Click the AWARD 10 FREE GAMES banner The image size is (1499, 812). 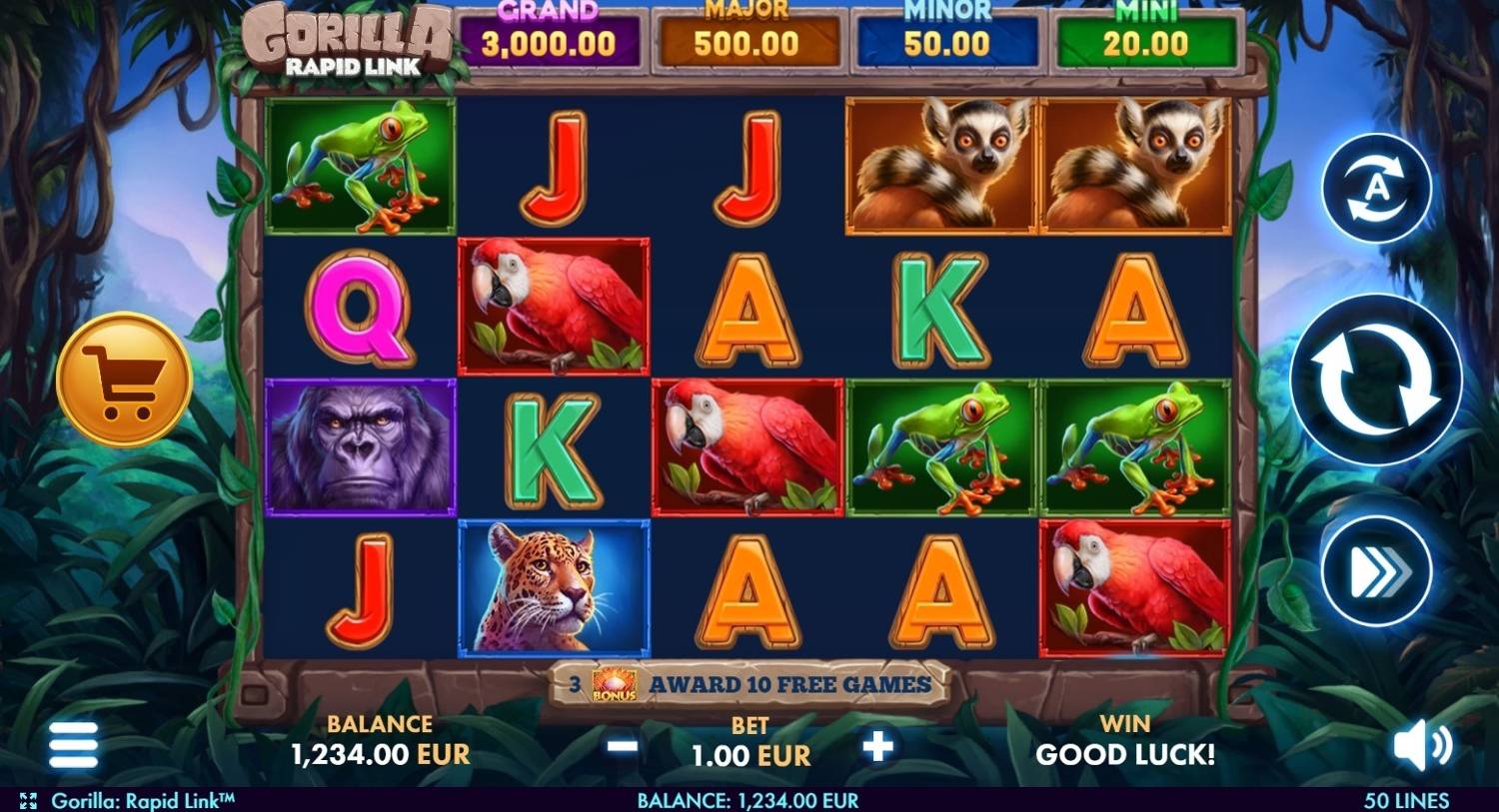click(x=789, y=686)
